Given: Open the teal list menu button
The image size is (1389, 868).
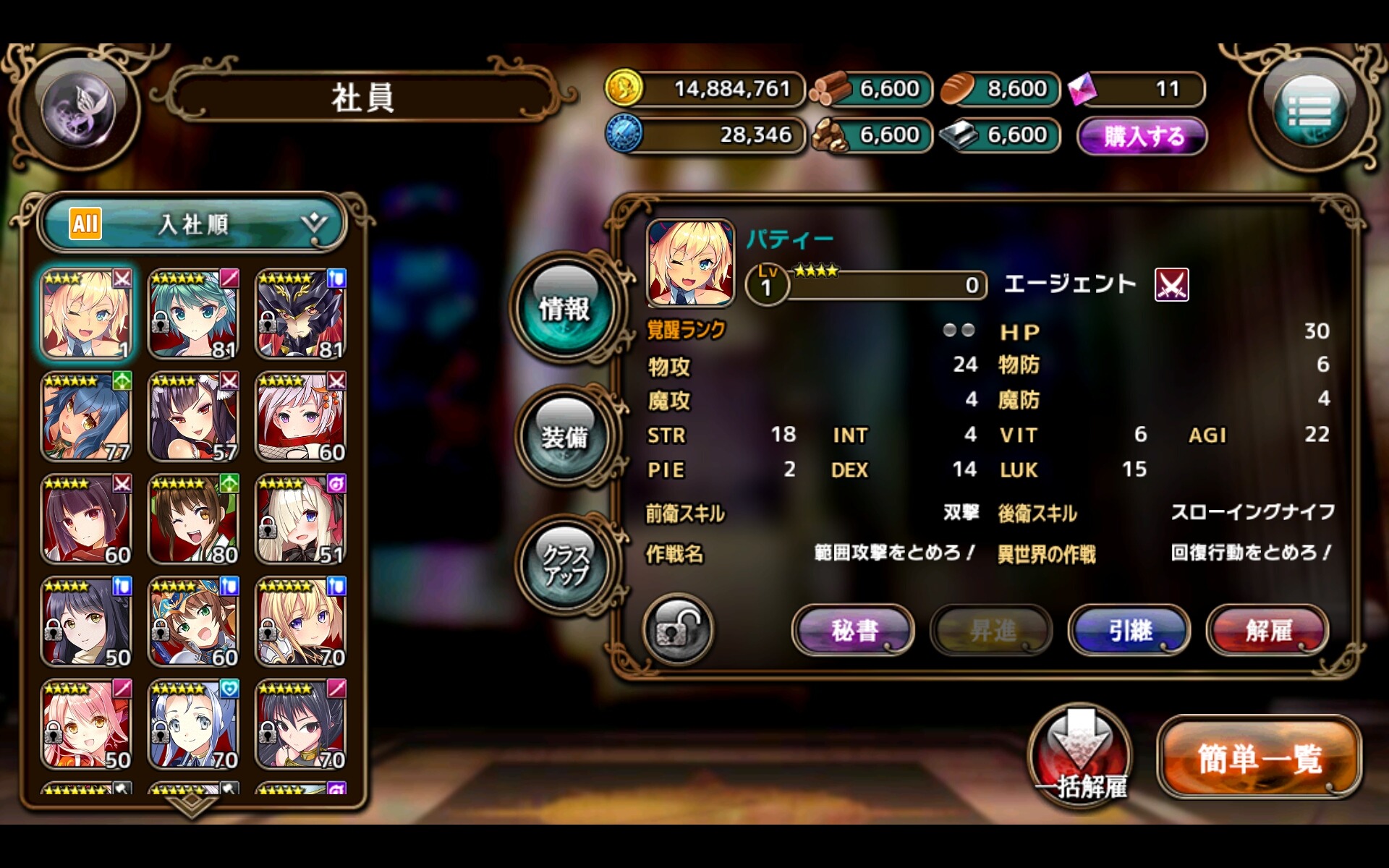Looking at the screenshot, I should [x=1309, y=111].
